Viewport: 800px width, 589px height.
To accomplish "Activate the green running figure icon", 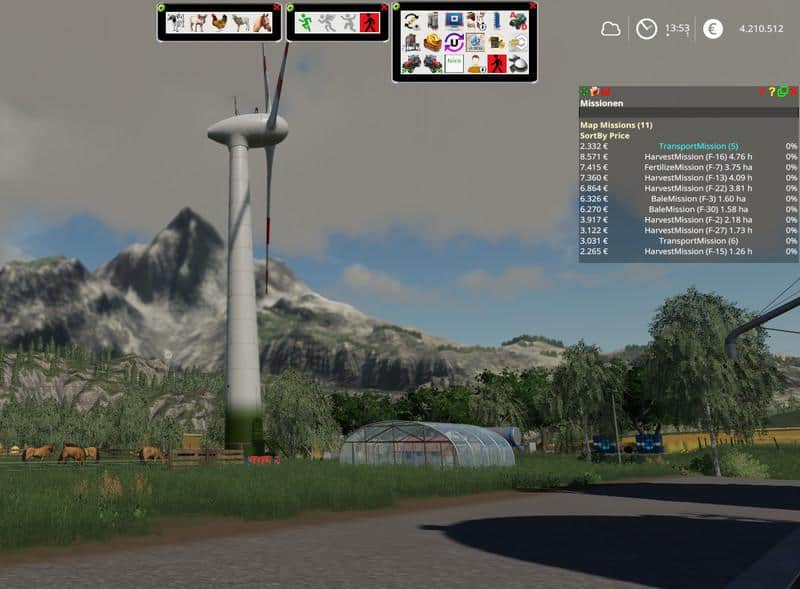I will pos(304,23).
